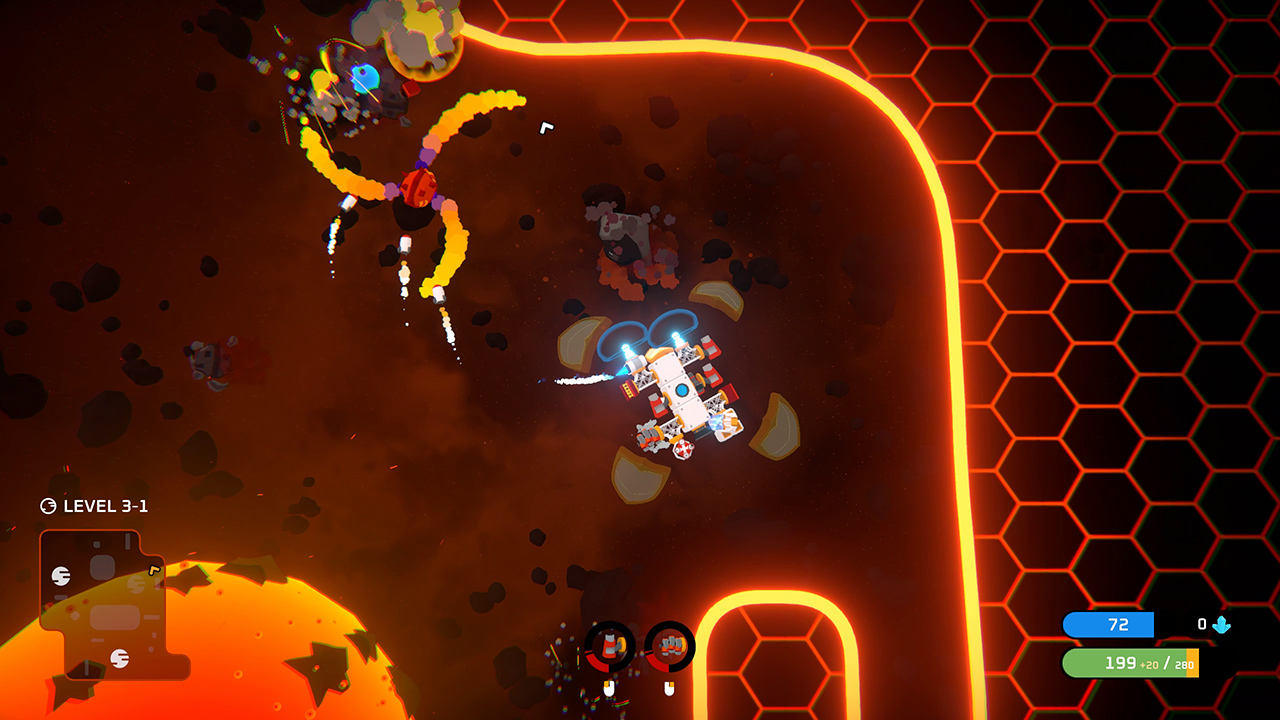Click the engine cluster pickup icon
The height and width of the screenshot is (720, 1280).
672,645
